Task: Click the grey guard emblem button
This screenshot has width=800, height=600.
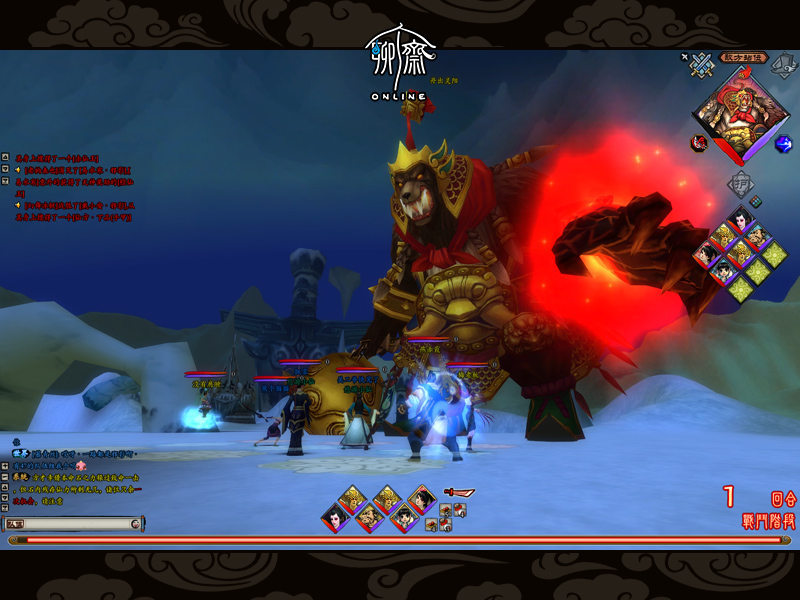Action: coord(739,184)
